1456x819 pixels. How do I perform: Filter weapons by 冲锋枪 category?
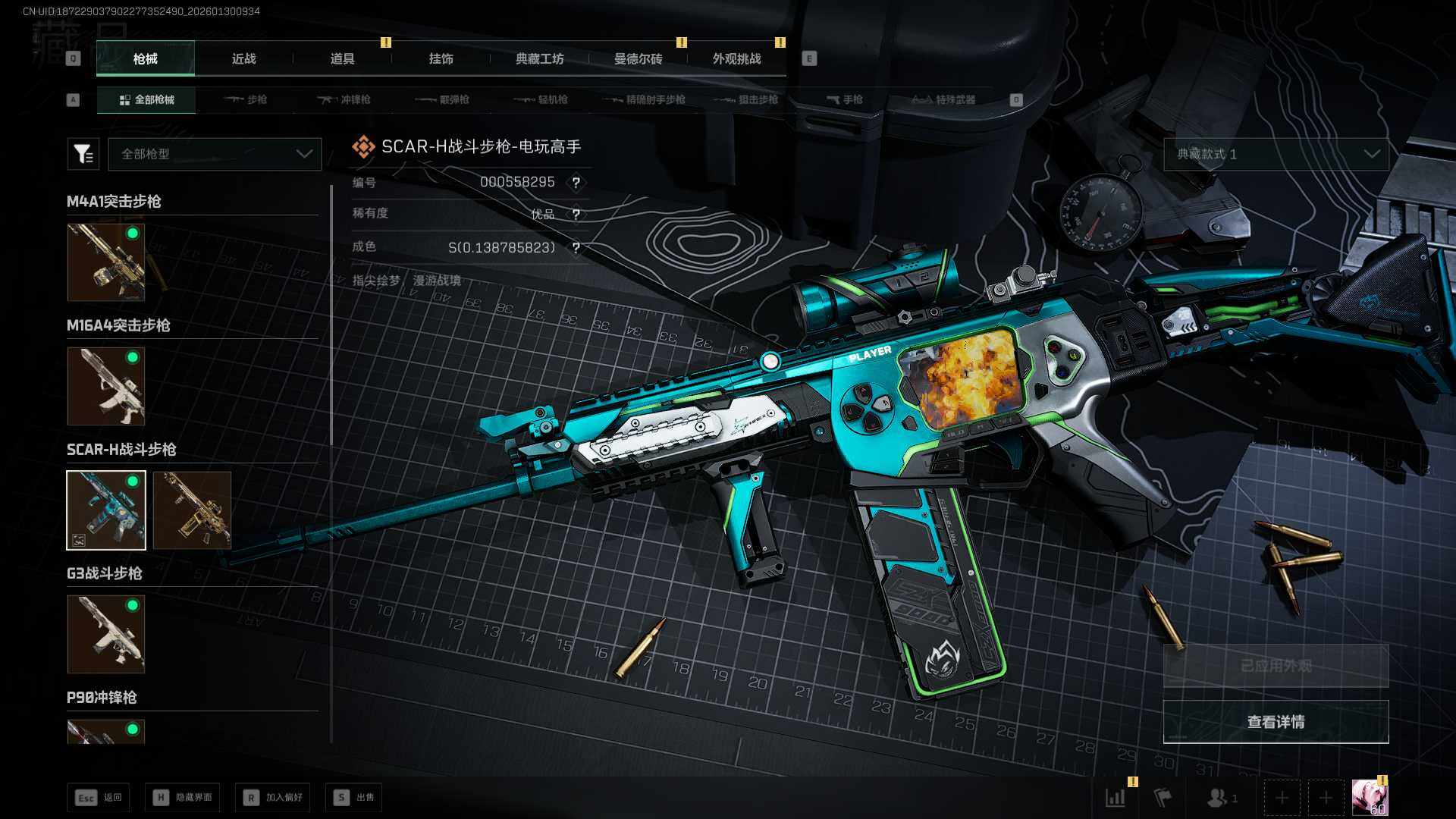[x=344, y=99]
